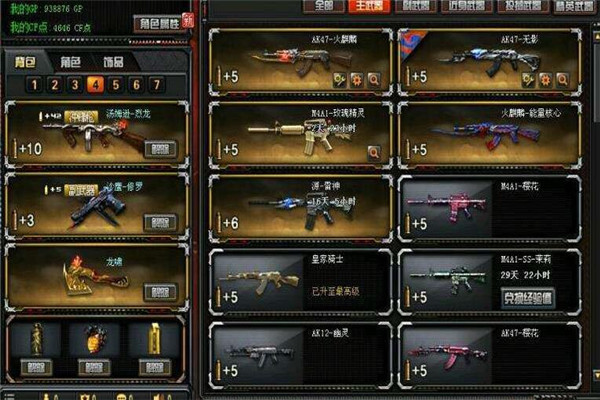Select backpack number 1
This screenshot has height=400, width=600.
34,84
